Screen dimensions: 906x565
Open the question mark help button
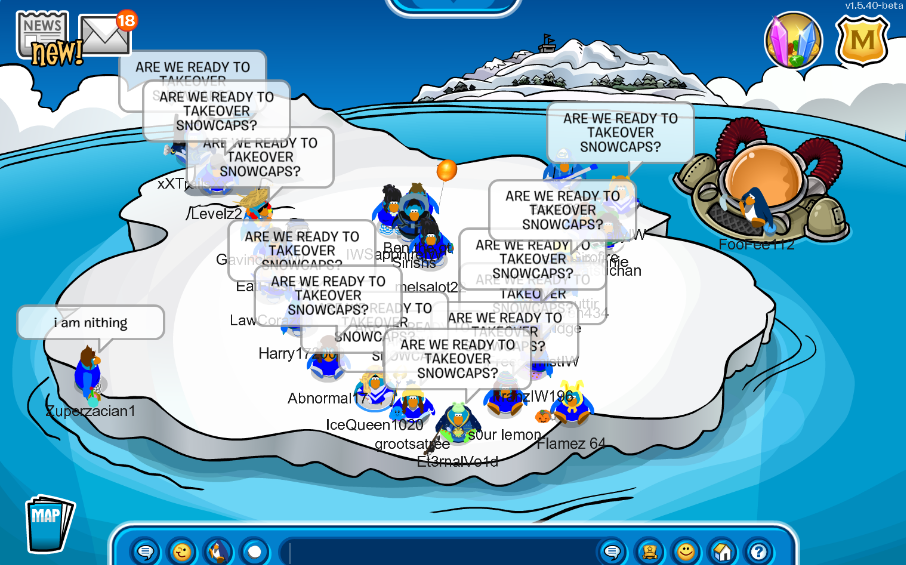757,551
